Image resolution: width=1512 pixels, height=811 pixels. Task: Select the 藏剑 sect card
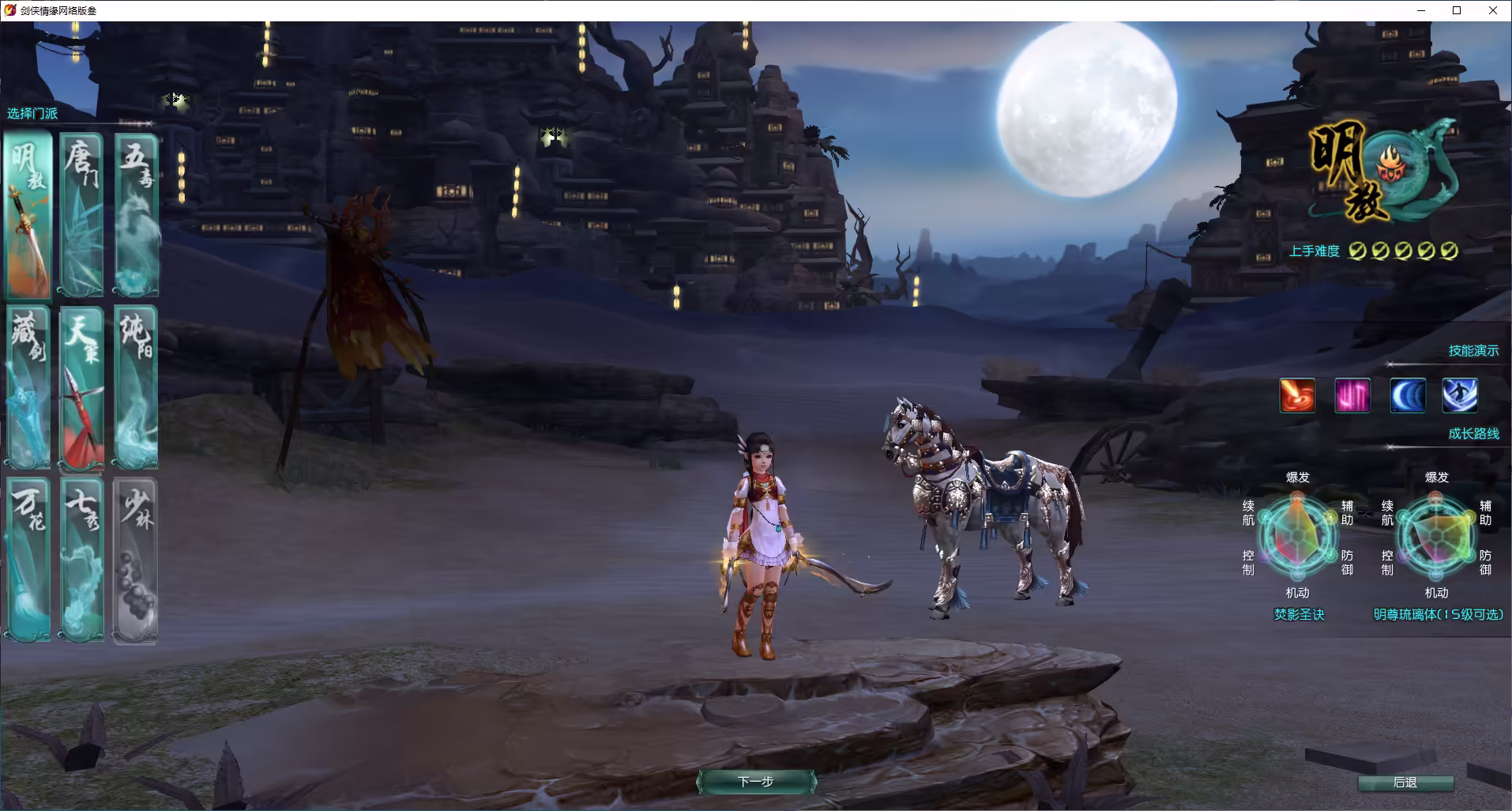click(x=28, y=387)
